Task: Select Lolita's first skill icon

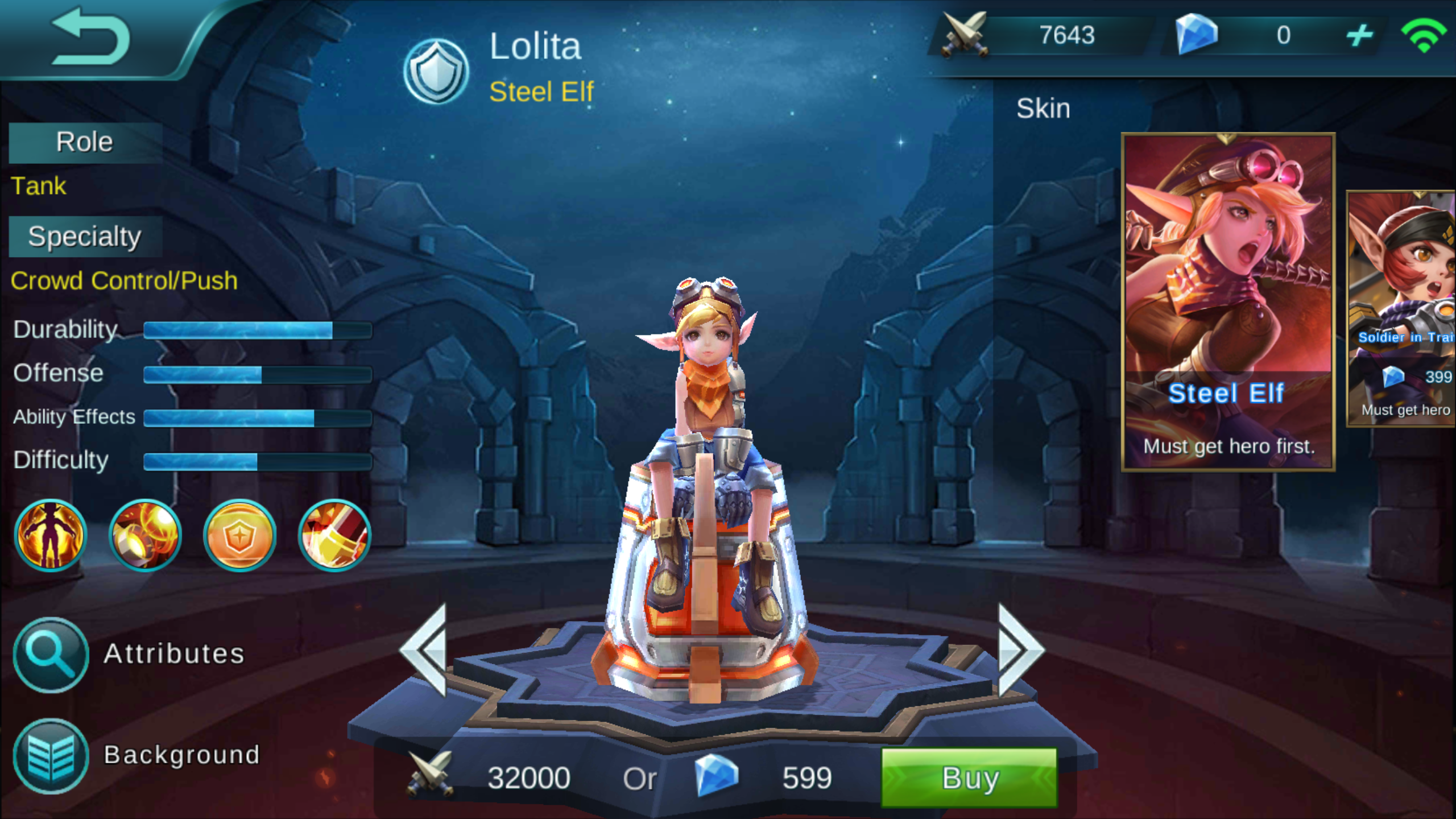Action: tap(51, 535)
